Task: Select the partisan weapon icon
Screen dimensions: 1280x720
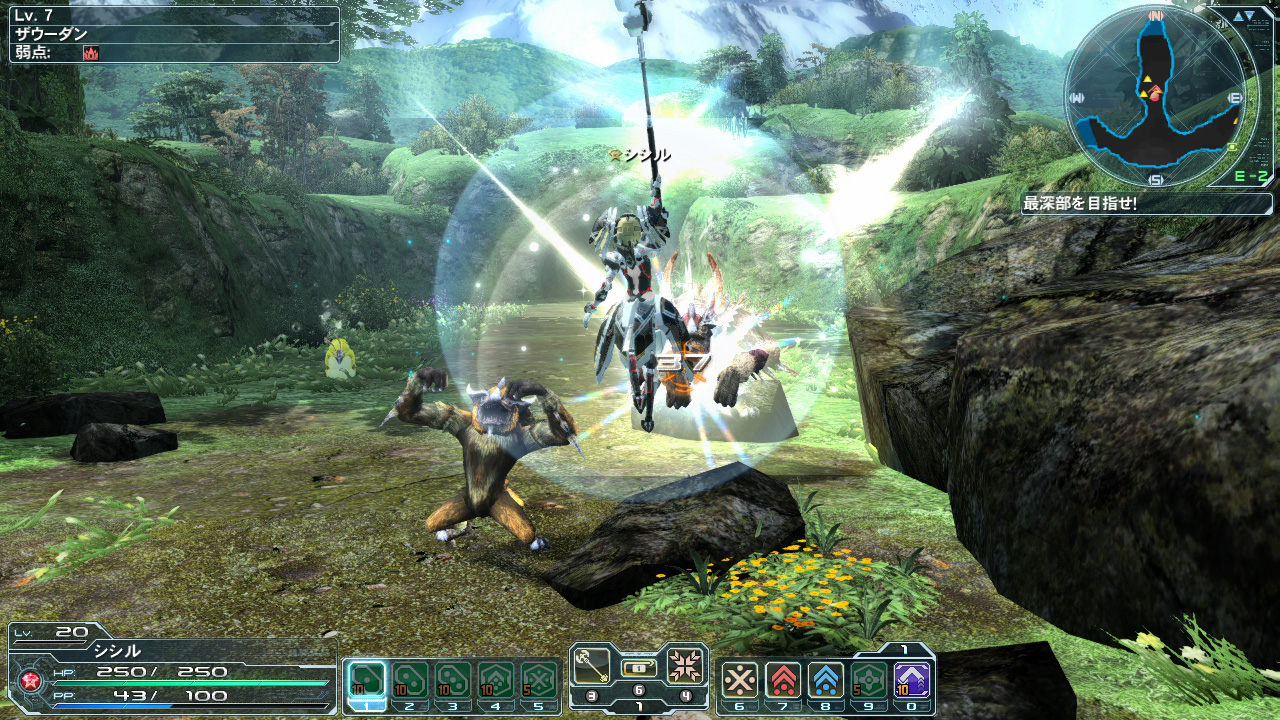Action: pos(591,662)
